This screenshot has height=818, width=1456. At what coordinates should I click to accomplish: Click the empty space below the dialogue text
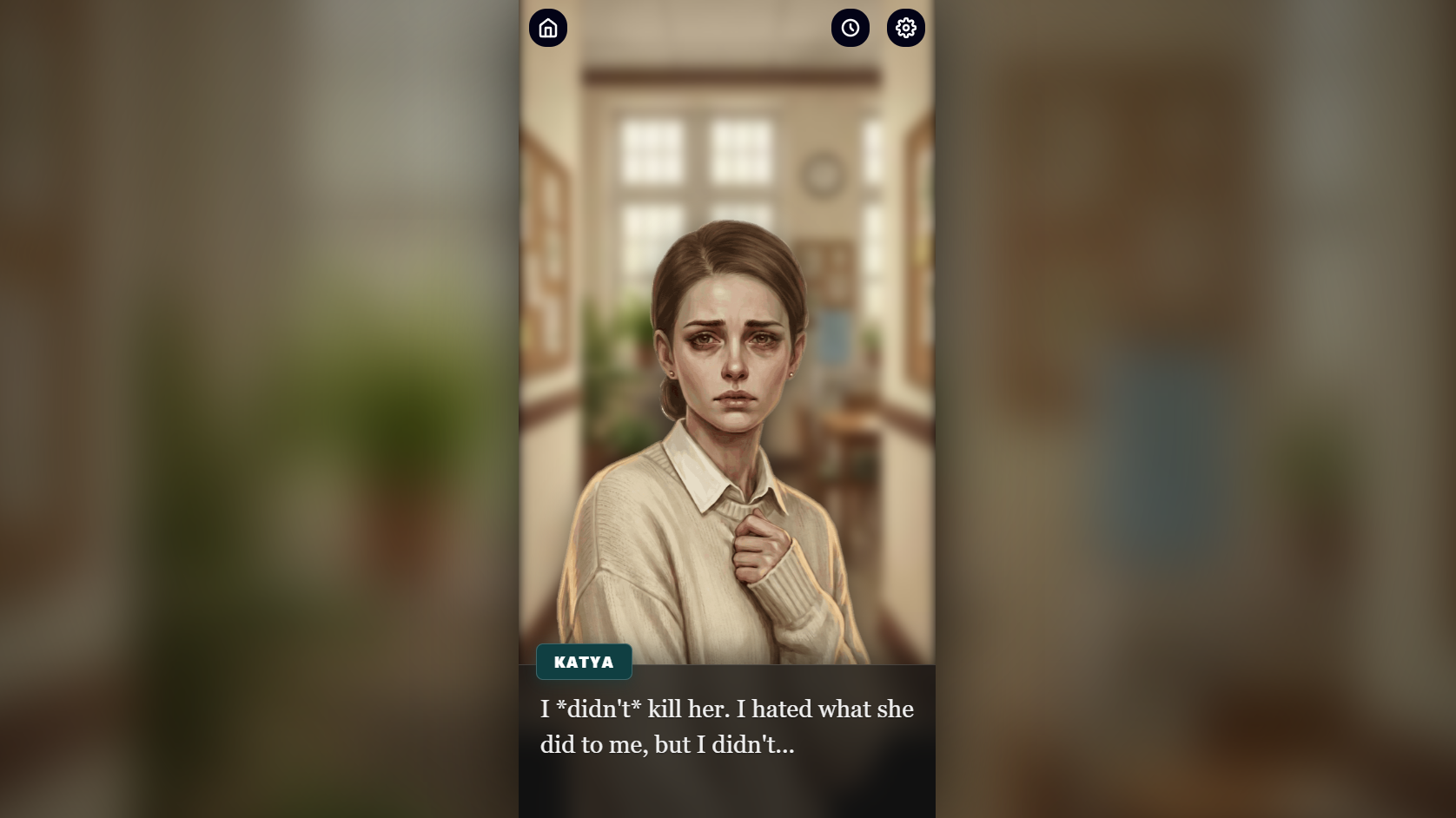click(726, 790)
